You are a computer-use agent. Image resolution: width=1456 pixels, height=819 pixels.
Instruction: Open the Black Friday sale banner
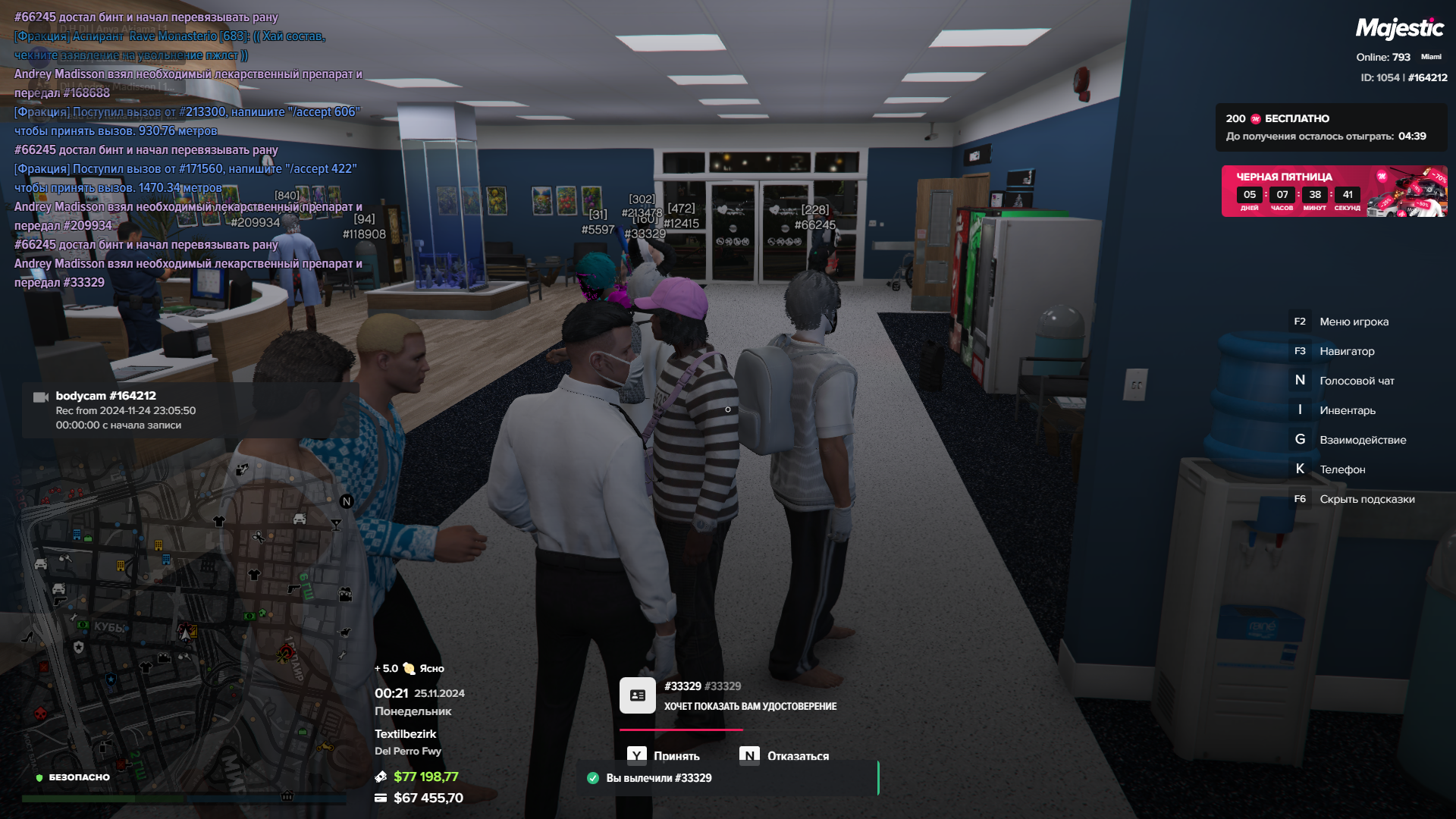(1333, 191)
